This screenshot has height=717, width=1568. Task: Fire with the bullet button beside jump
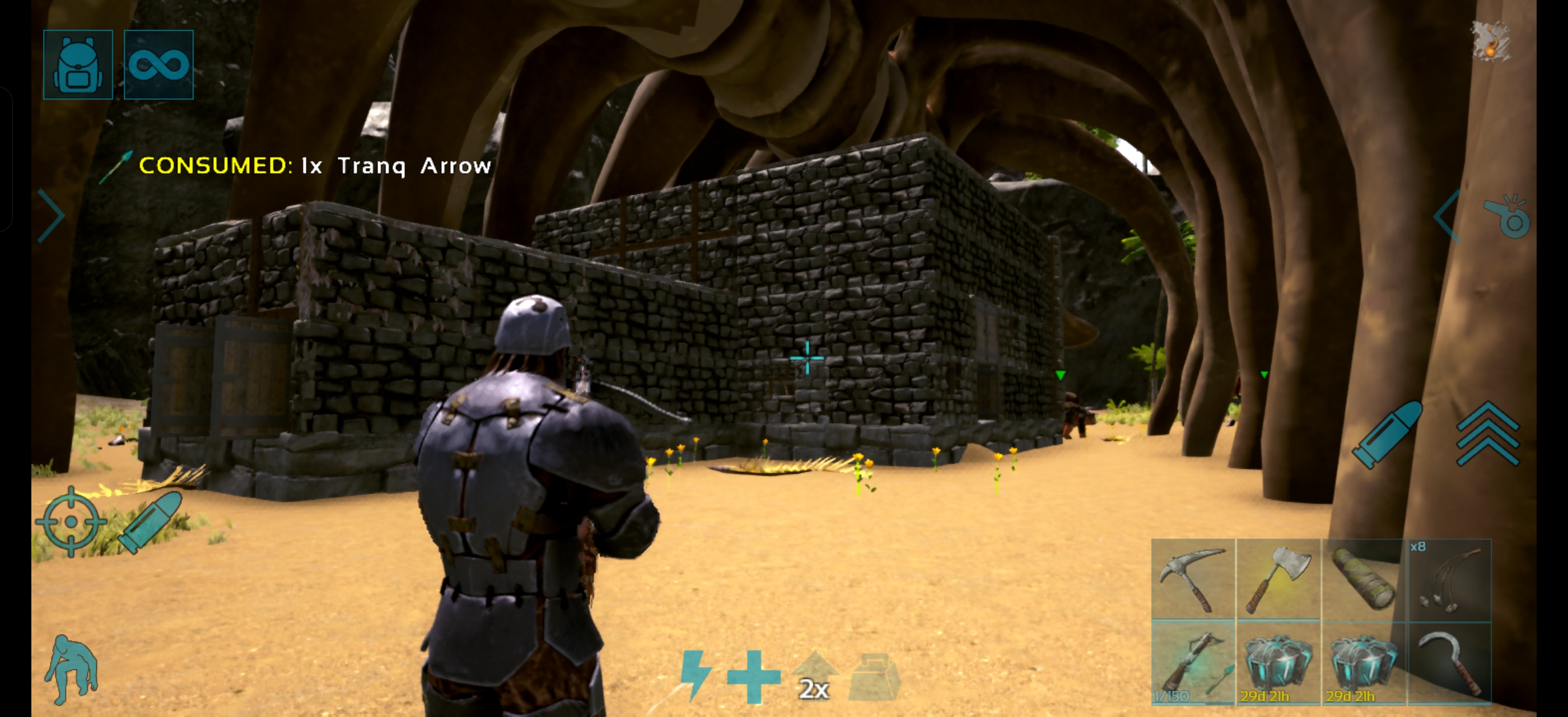[x=1387, y=435]
